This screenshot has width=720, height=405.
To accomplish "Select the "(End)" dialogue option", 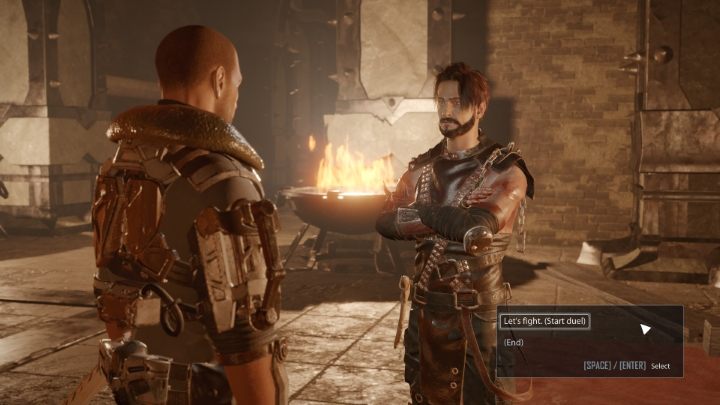I will click(x=514, y=343).
